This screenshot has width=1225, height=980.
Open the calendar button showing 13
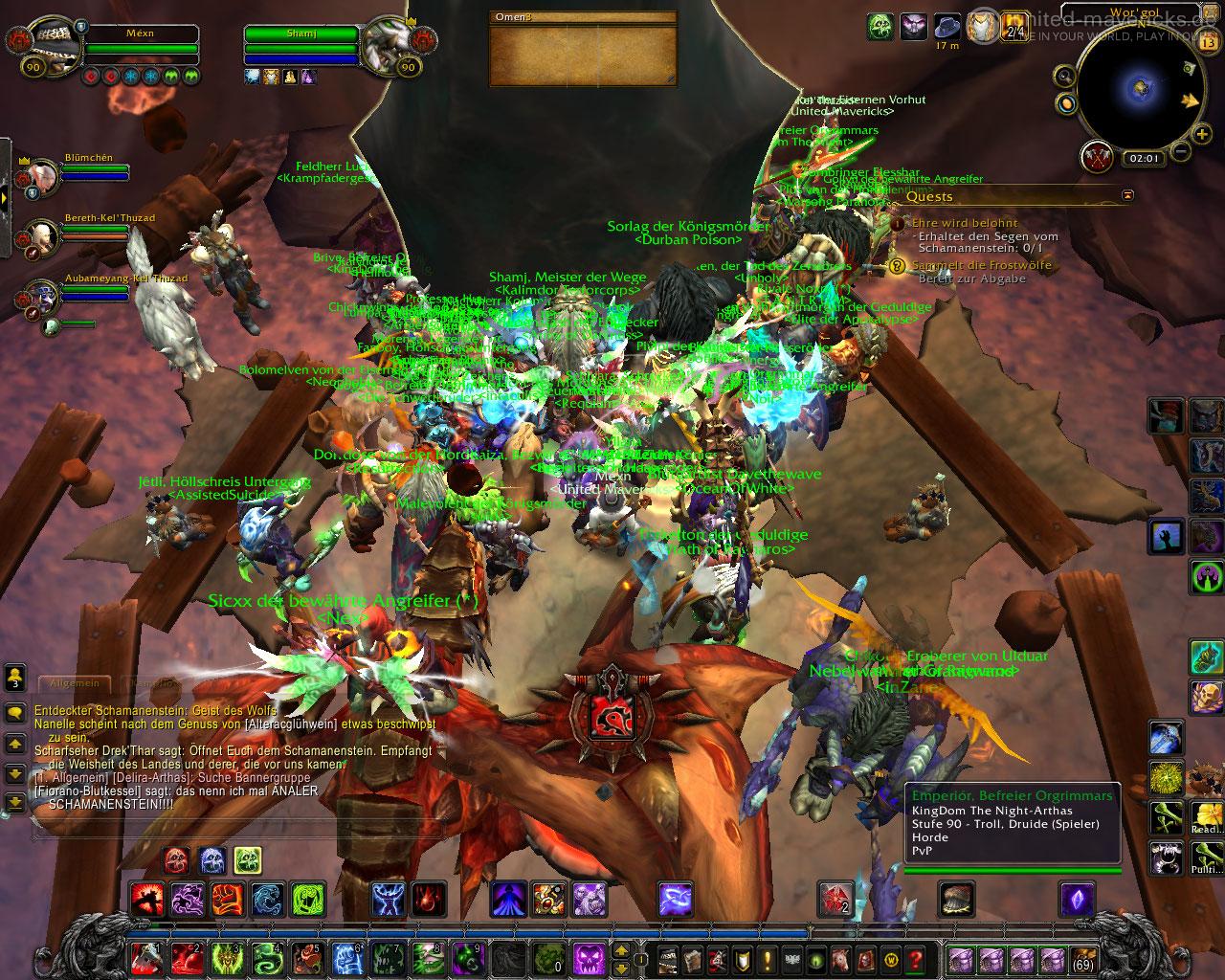tap(1208, 41)
